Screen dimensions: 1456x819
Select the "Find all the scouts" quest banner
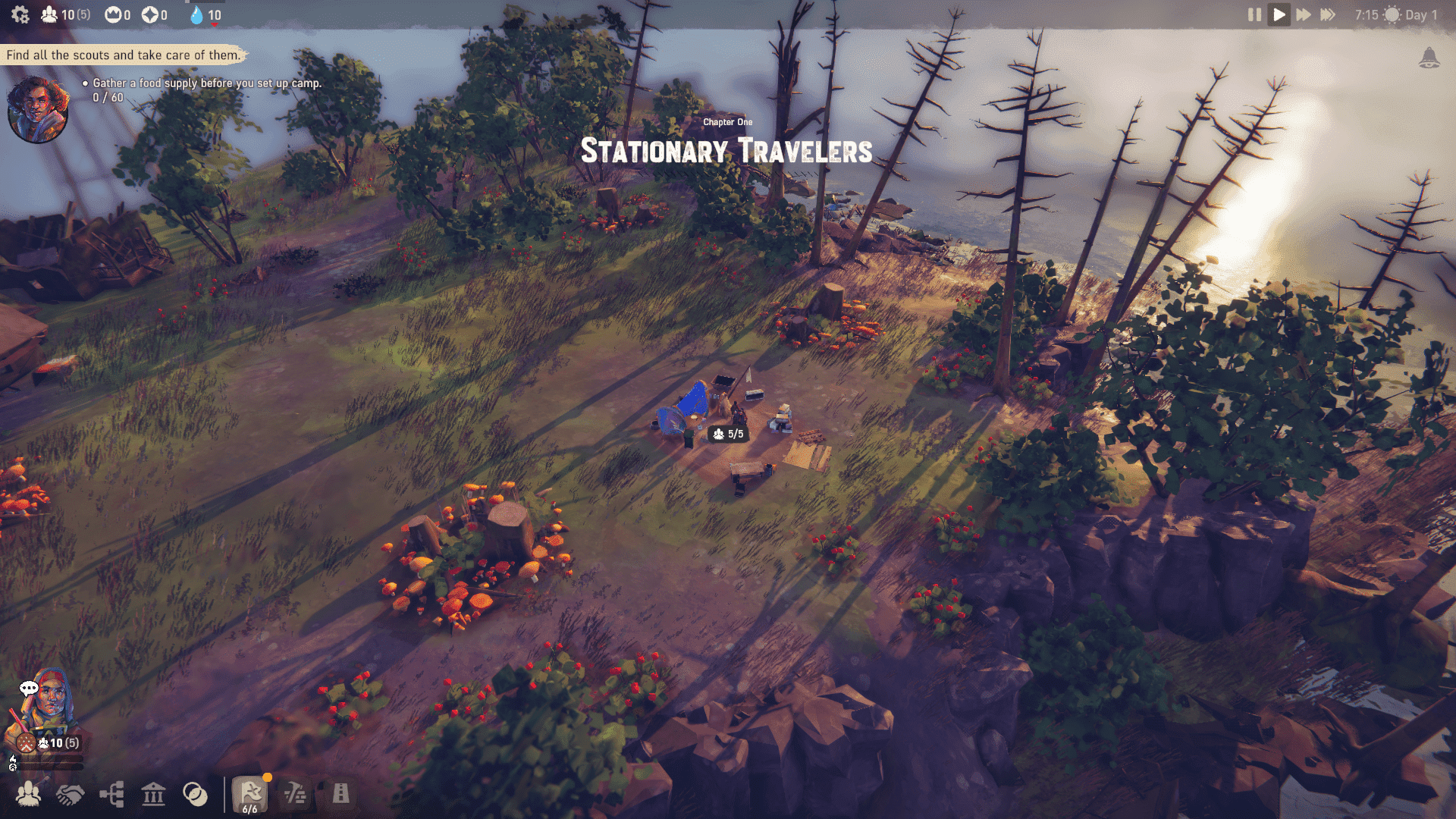click(x=123, y=55)
